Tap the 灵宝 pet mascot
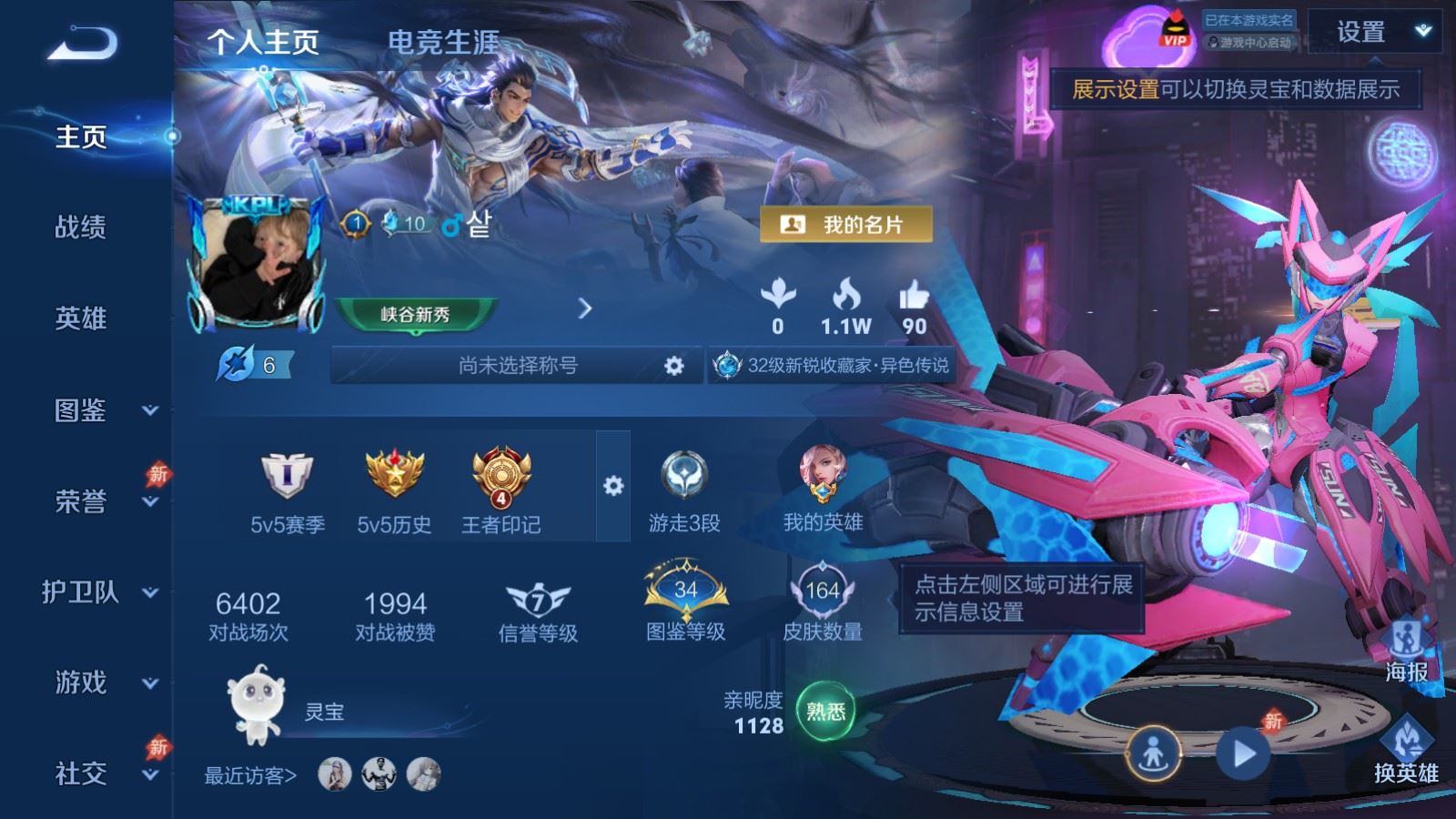The width and height of the screenshot is (1456, 819). [x=257, y=703]
